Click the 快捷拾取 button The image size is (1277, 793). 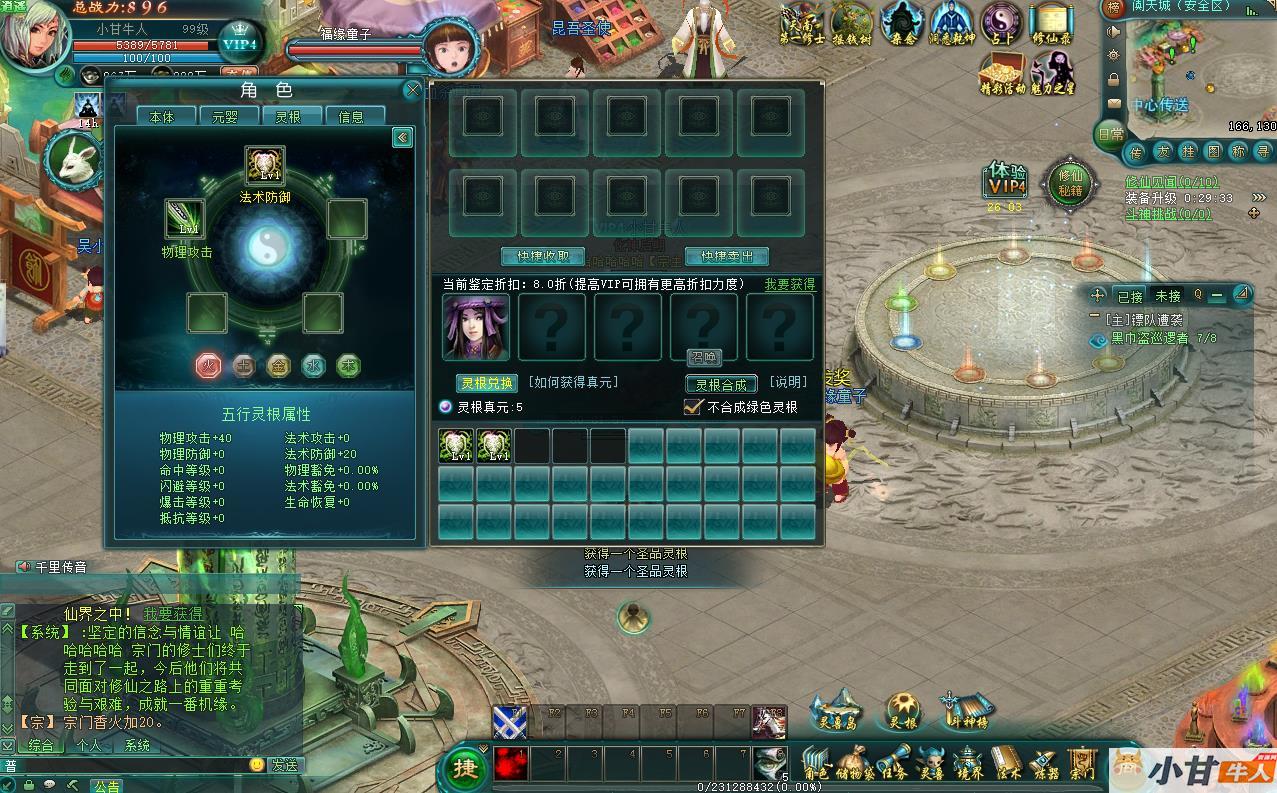tap(542, 257)
